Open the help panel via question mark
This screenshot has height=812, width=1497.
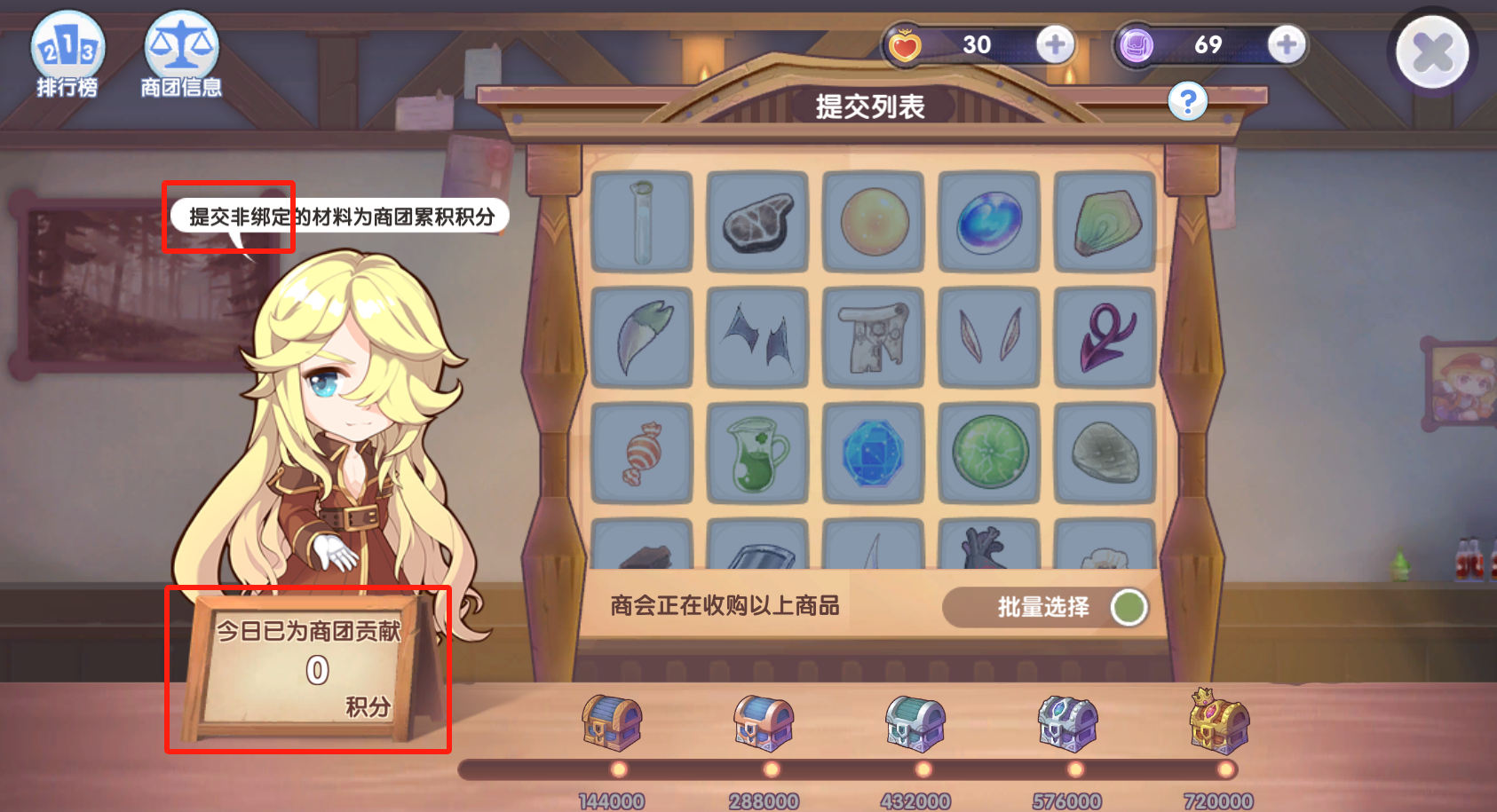coord(1188,100)
